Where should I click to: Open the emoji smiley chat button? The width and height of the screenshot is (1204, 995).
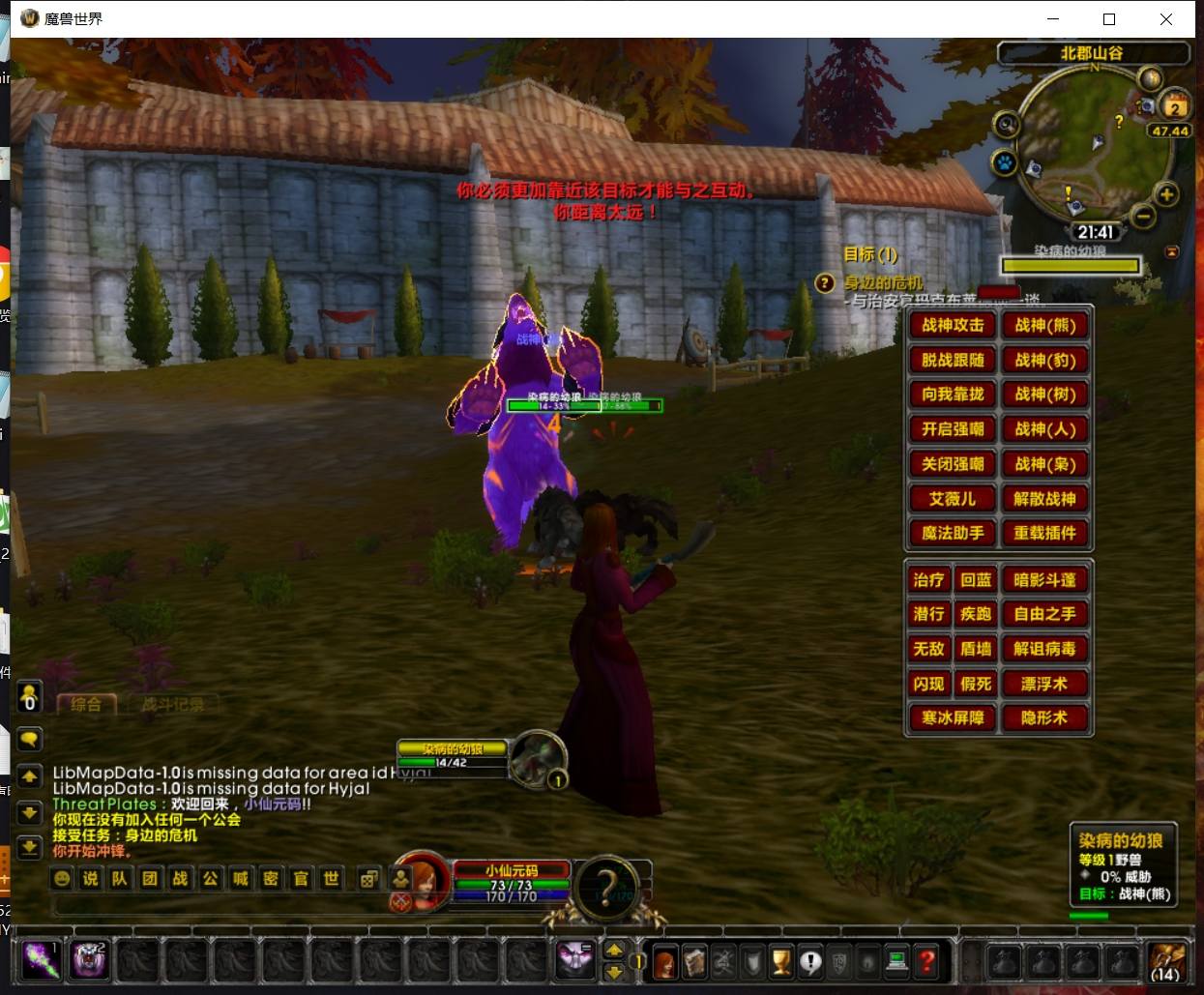tap(62, 878)
